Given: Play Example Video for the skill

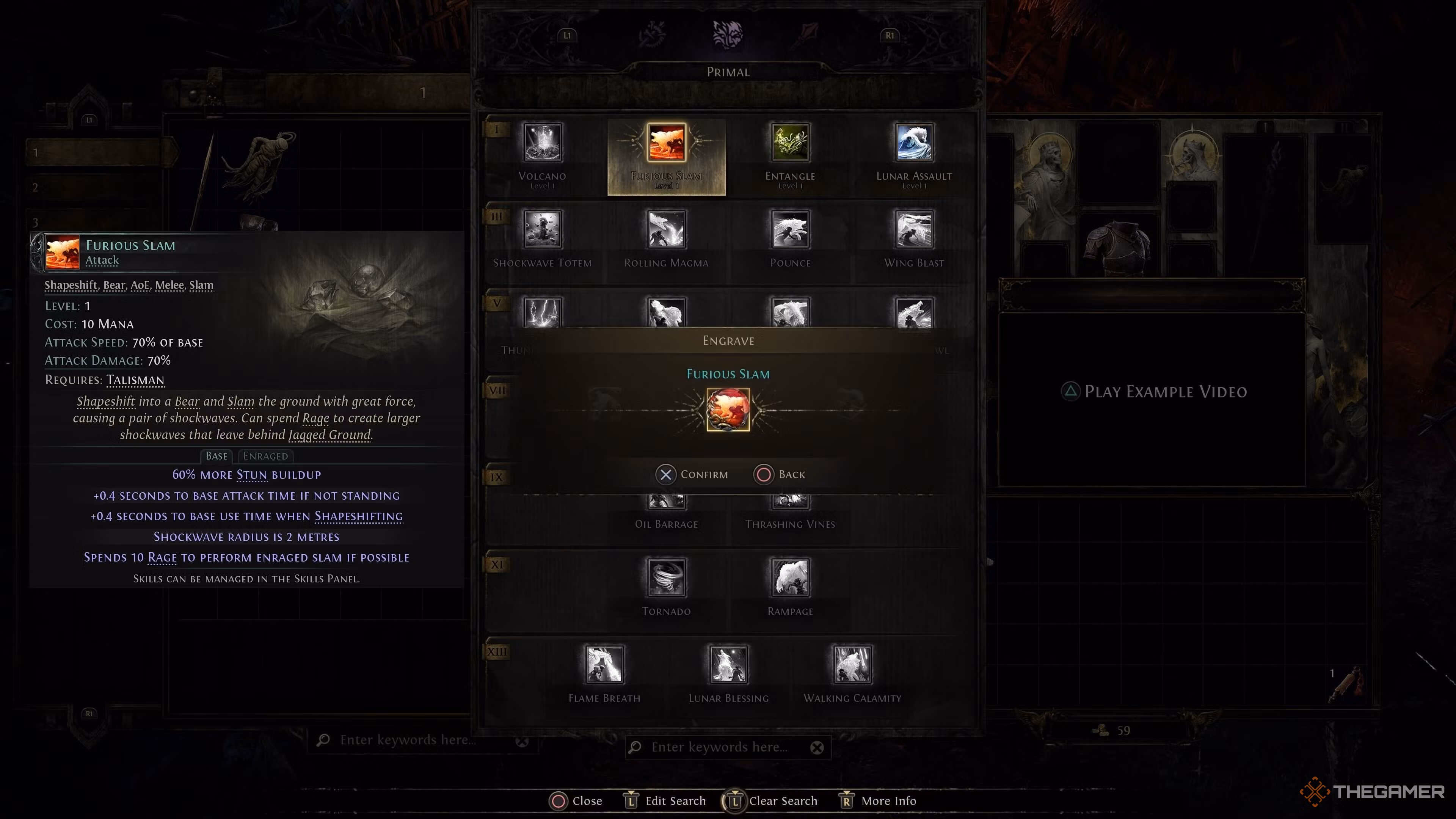Looking at the screenshot, I should (1155, 392).
